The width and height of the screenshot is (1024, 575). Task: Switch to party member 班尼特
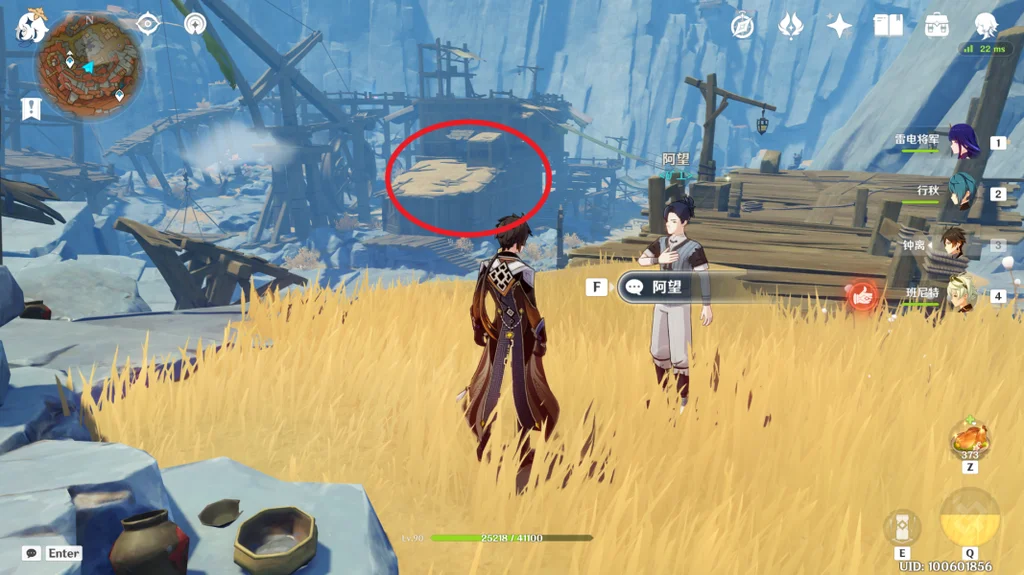[960, 294]
